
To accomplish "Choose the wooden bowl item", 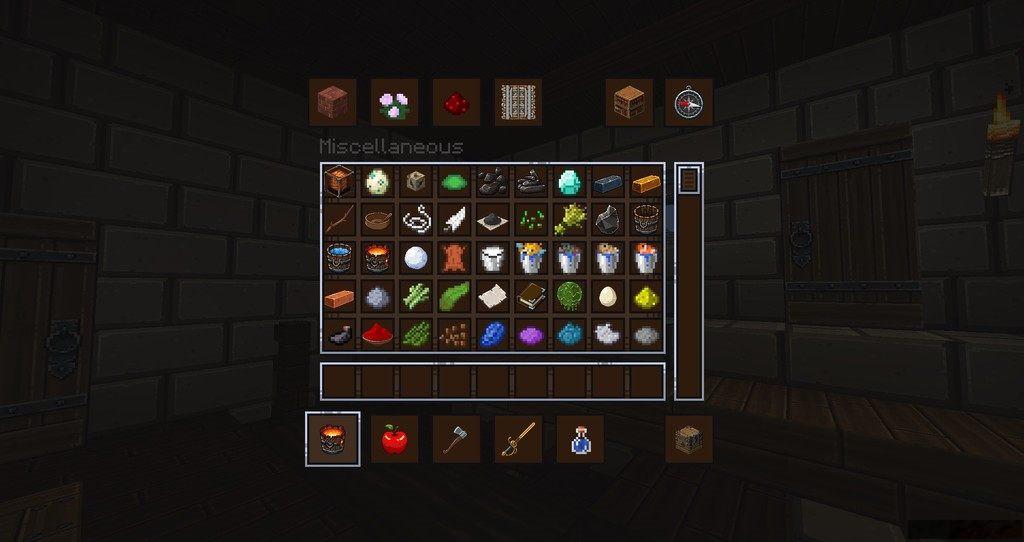I will click(377, 219).
